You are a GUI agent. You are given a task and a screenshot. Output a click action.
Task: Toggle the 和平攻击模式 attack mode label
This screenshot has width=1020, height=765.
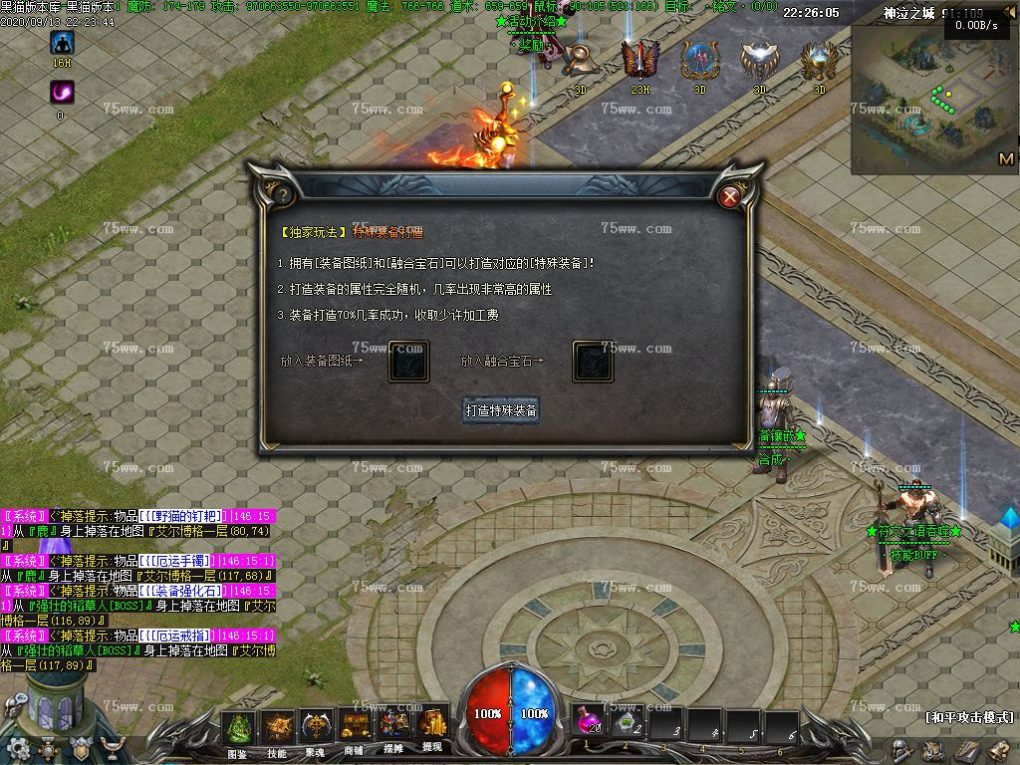[969, 717]
